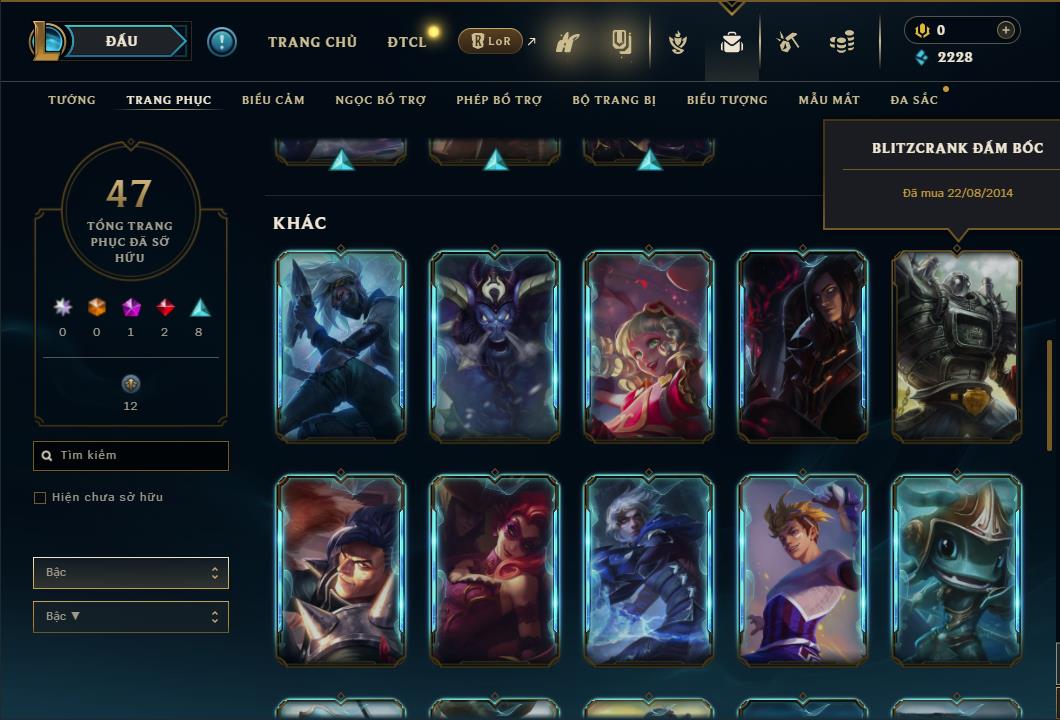The height and width of the screenshot is (720, 1060).
Task: Go to the BỘ TRANG BỊ tab
Action: [614, 100]
